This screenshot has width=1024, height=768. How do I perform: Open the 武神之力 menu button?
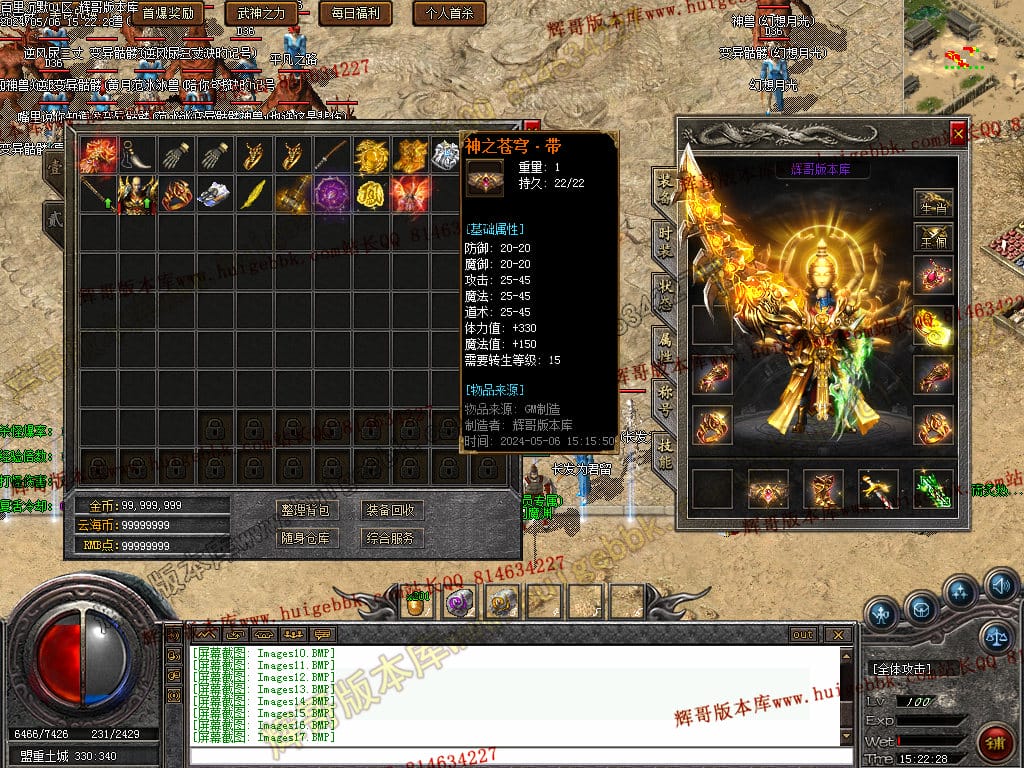262,13
